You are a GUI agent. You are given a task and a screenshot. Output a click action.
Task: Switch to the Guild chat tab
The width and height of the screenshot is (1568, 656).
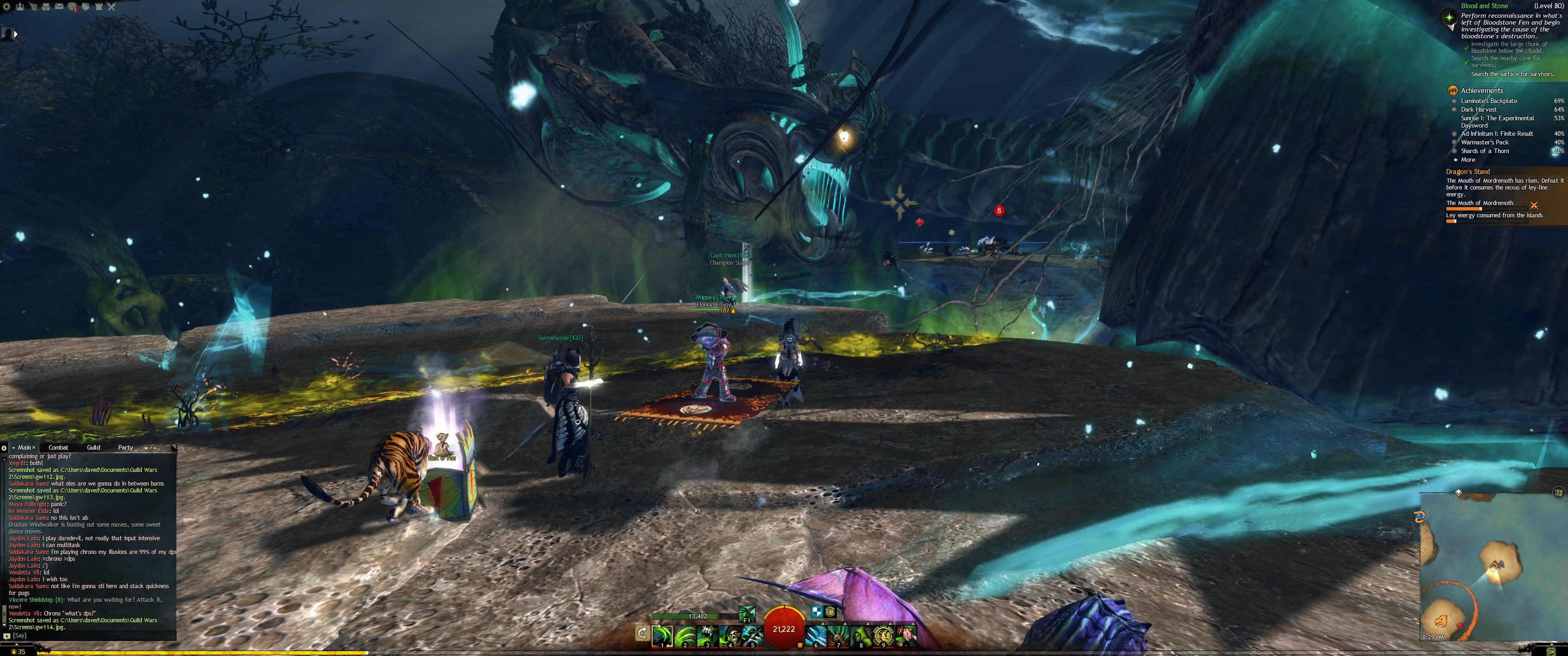pyautogui.click(x=93, y=447)
